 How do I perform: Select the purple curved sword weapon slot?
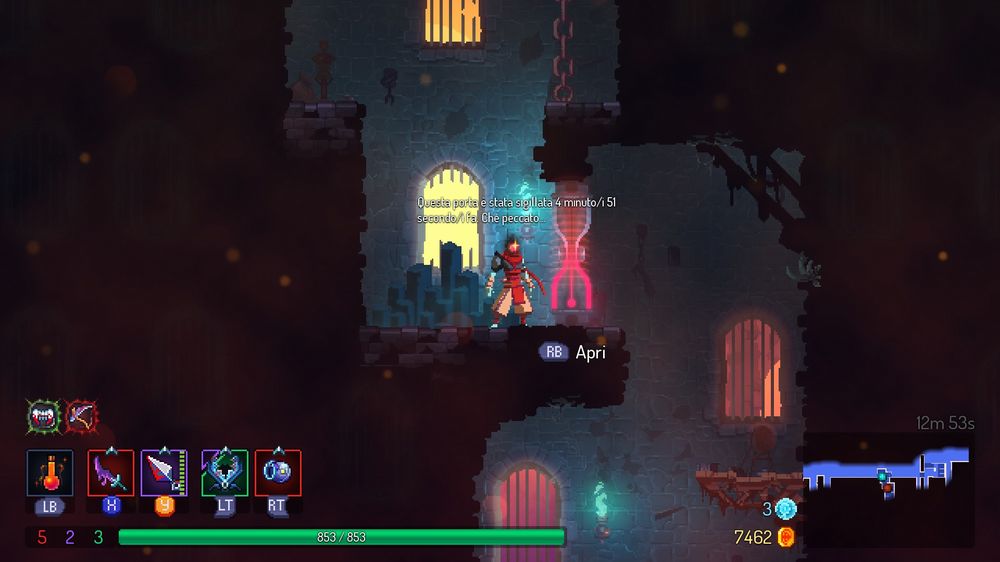(x=111, y=472)
